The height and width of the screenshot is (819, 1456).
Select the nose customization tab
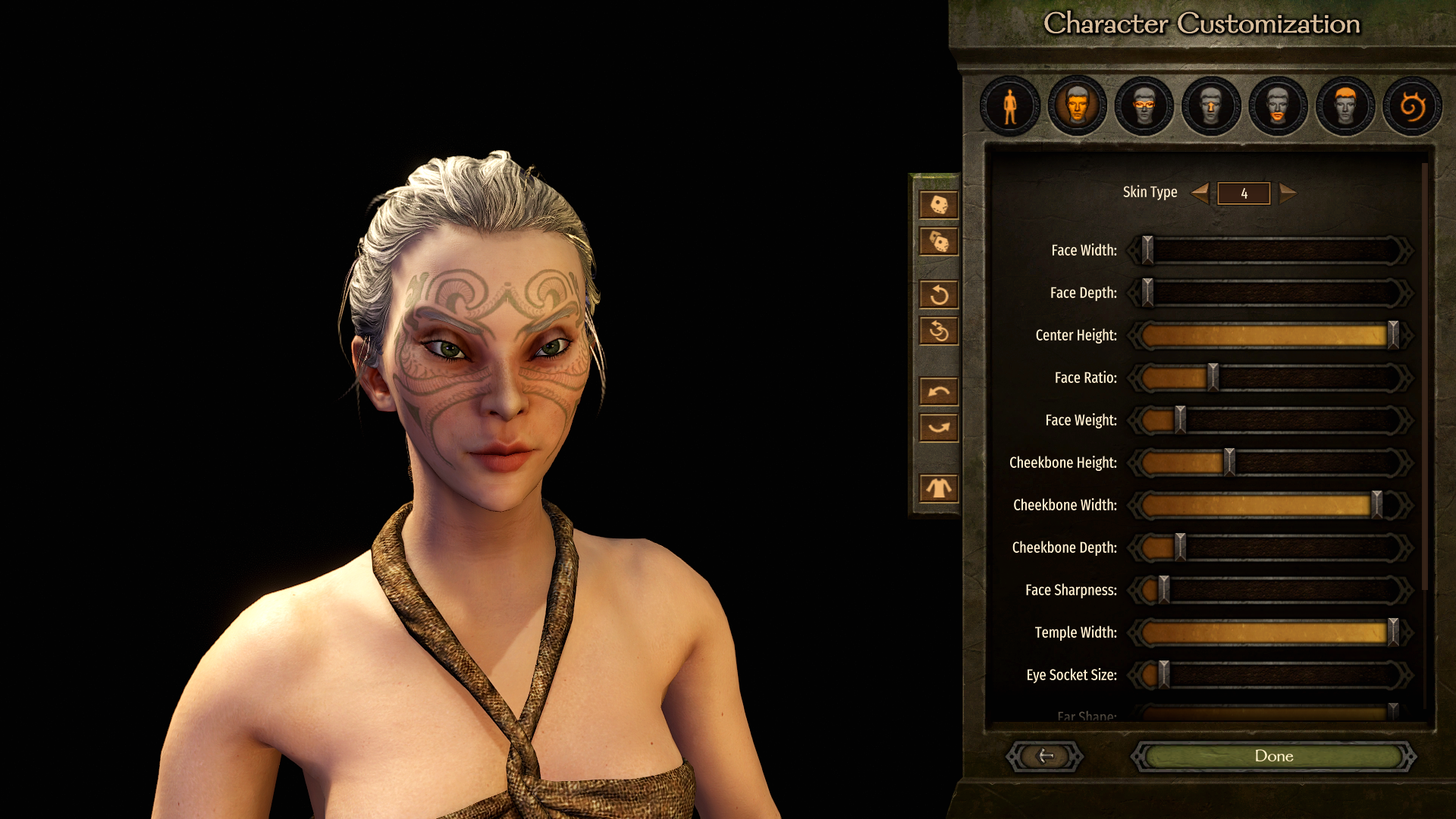pyautogui.click(x=1211, y=106)
